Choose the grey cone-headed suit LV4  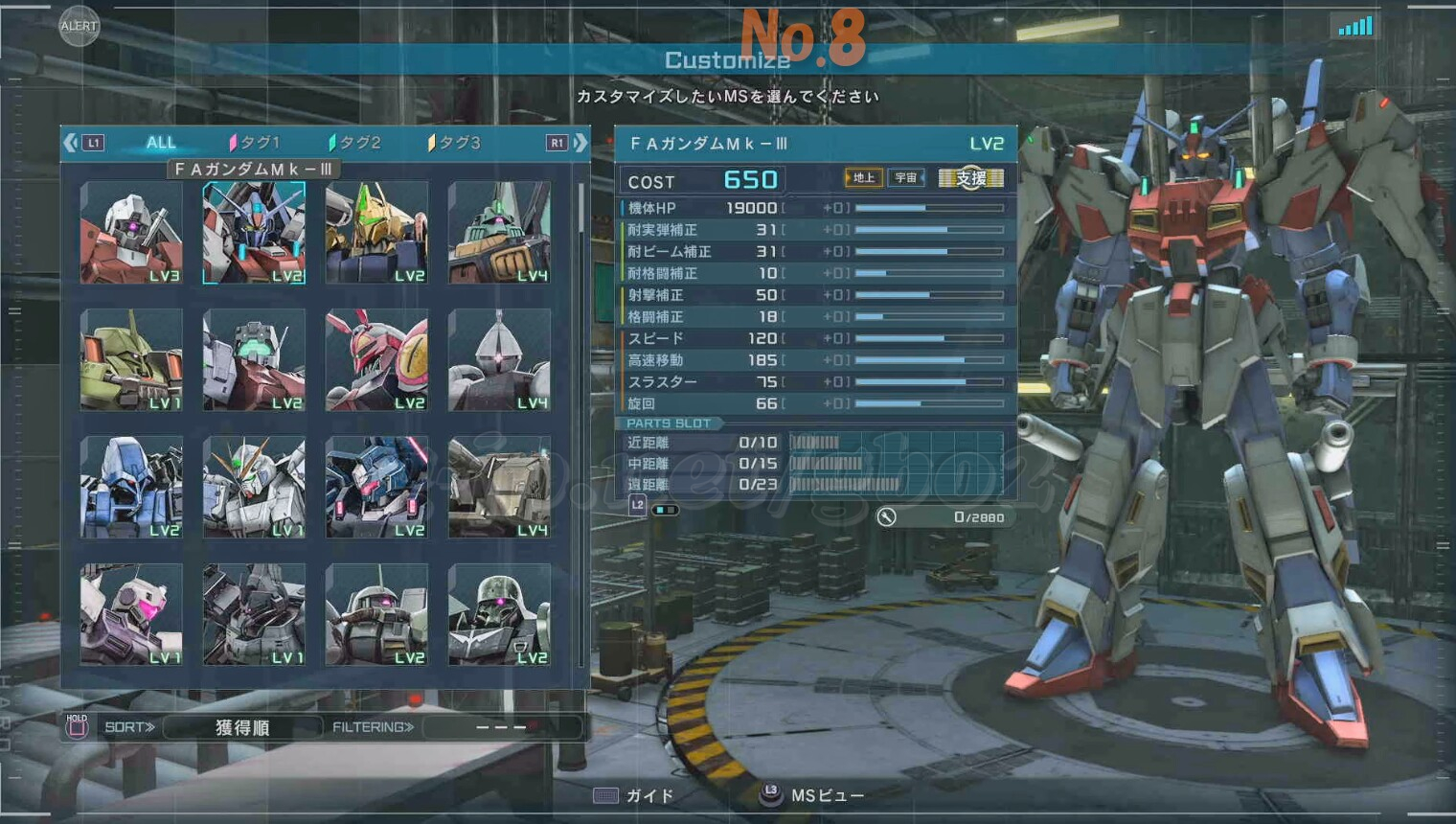499,360
